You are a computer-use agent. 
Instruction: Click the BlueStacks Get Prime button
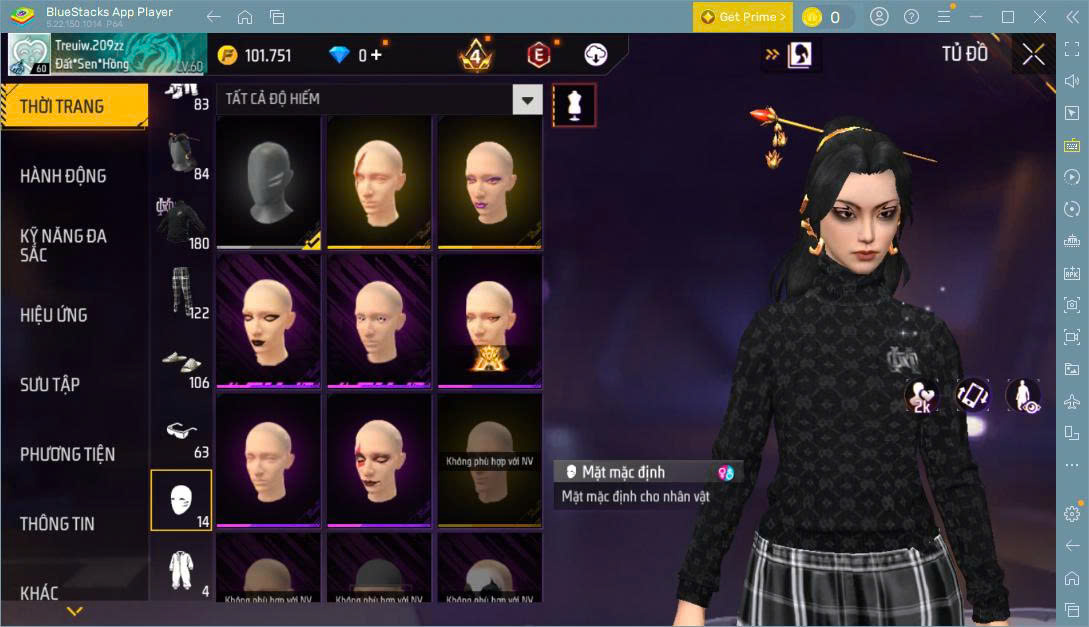click(743, 17)
